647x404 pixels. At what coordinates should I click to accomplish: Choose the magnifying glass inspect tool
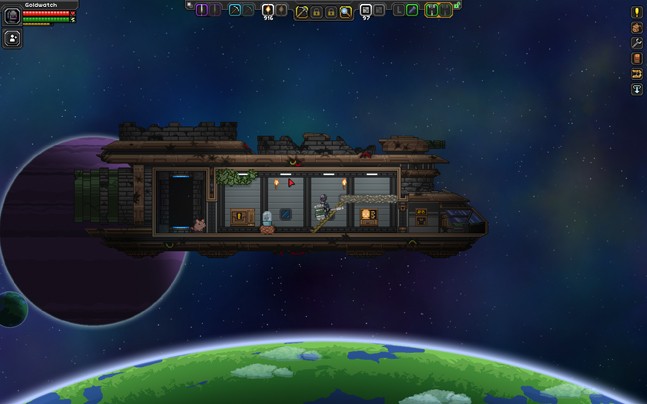click(x=345, y=11)
